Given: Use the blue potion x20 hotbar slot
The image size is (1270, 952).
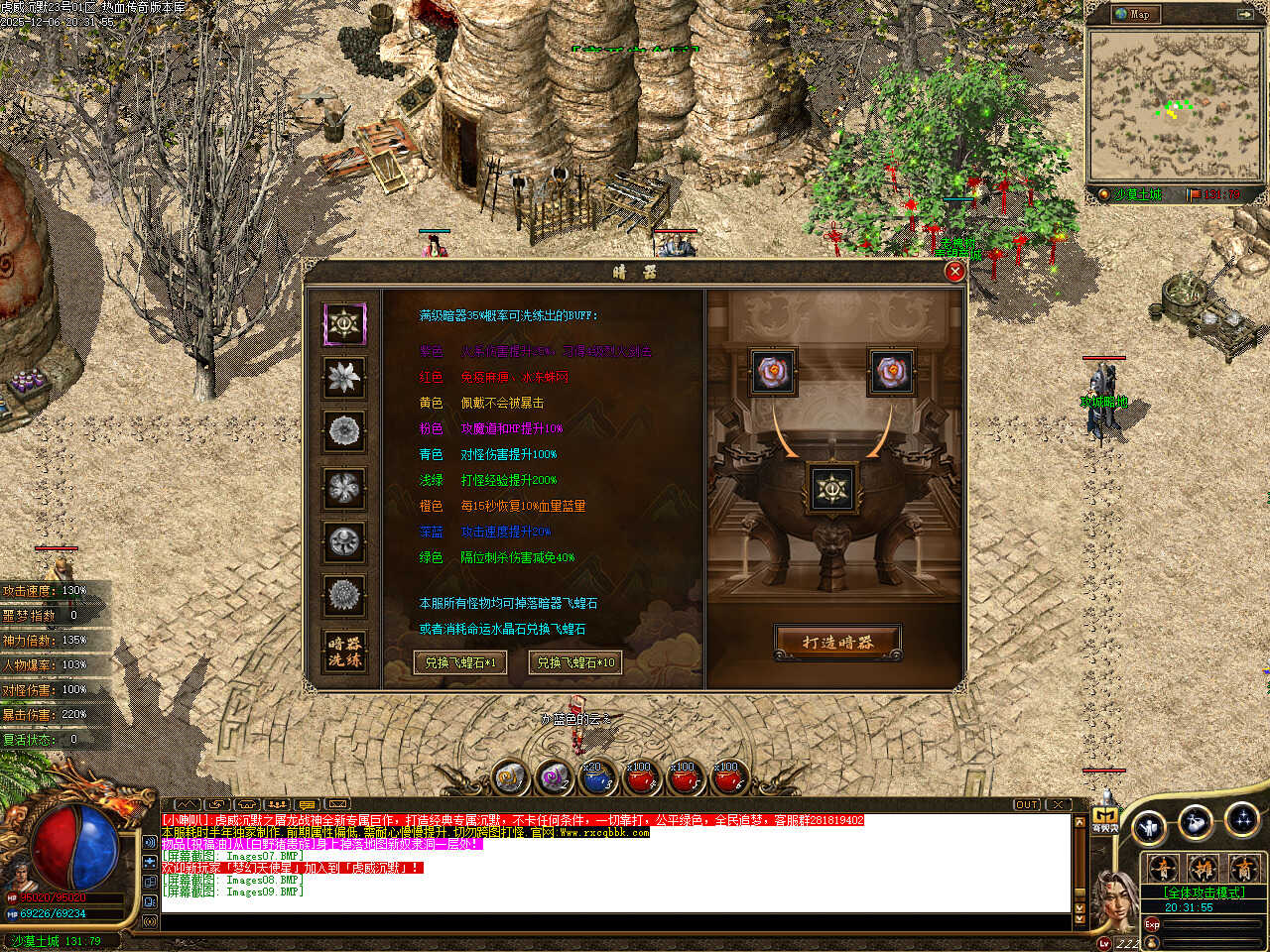Looking at the screenshot, I should (595, 778).
